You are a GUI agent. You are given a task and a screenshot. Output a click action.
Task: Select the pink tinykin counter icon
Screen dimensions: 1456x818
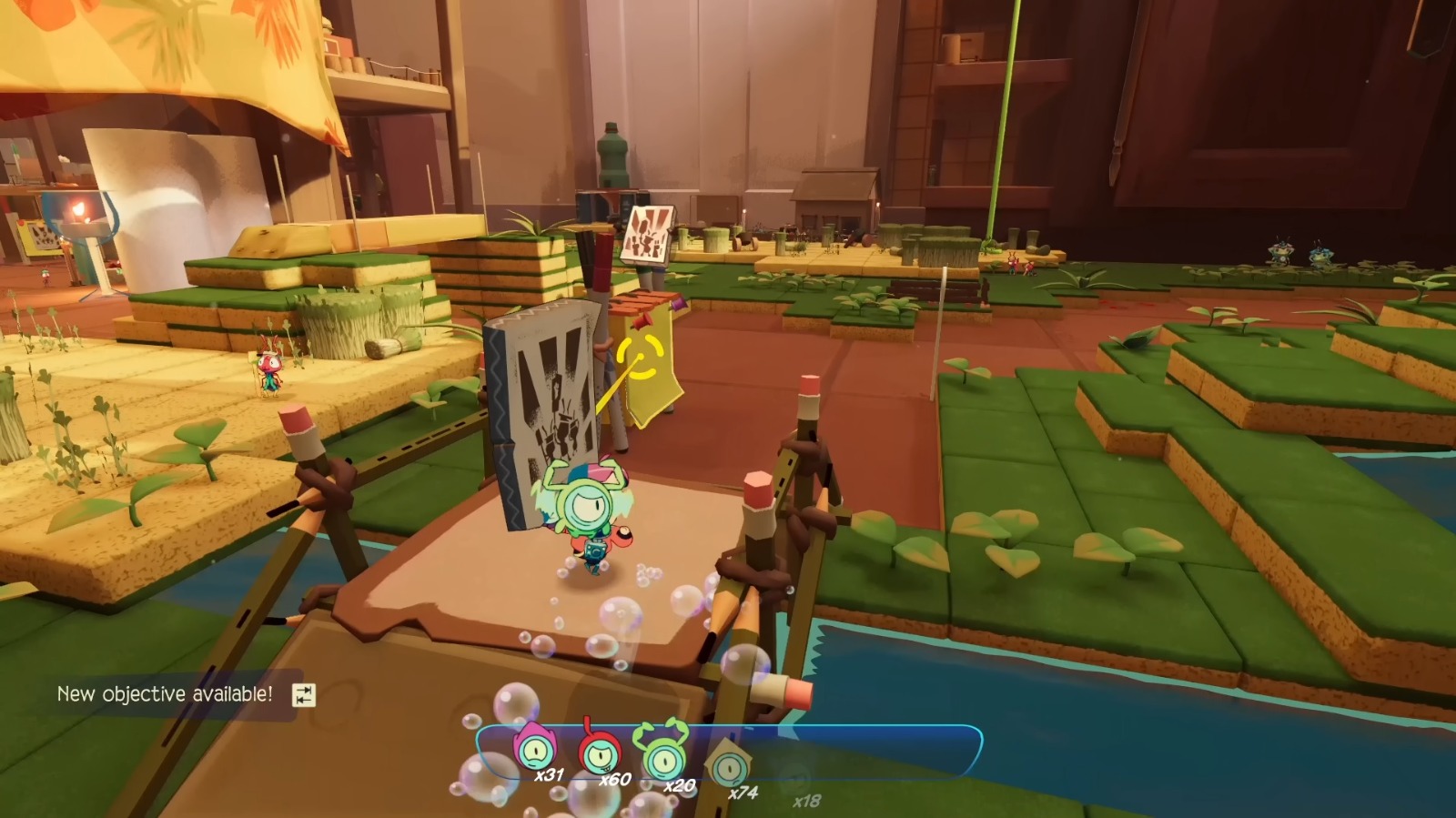click(x=535, y=752)
